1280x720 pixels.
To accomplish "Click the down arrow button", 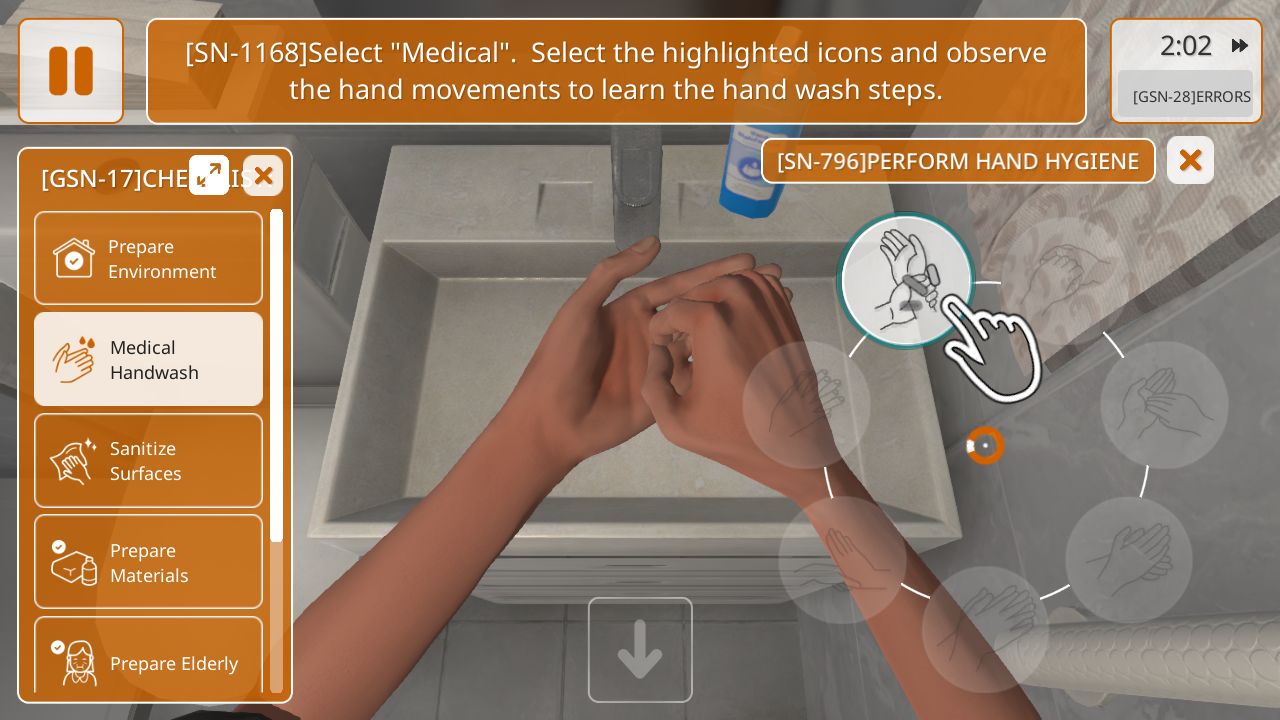I will pyautogui.click(x=640, y=650).
